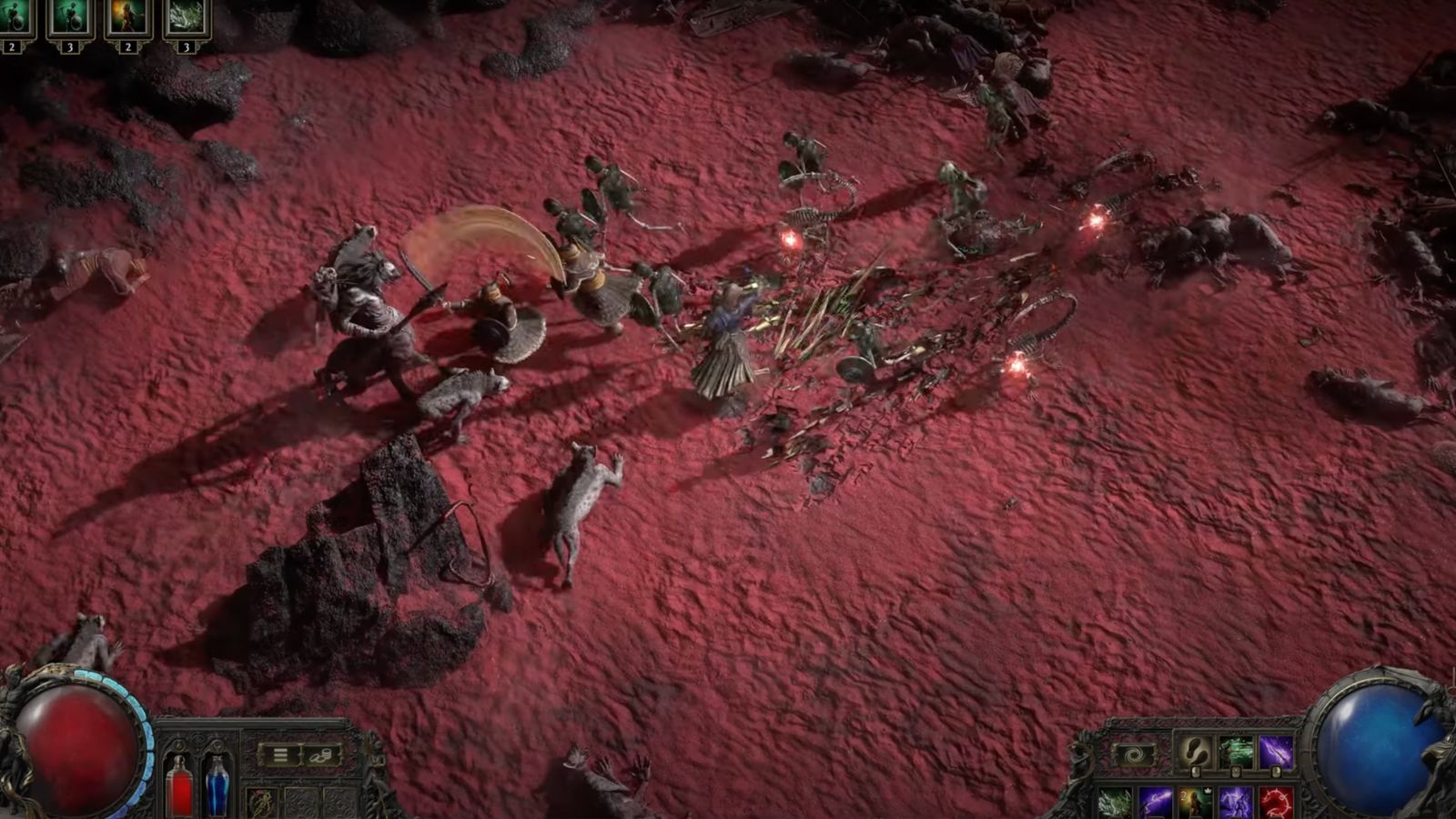The image size is (1456, 819).
Task: Open the menu with three horizontal lines
Action: (x=280, y=755)
